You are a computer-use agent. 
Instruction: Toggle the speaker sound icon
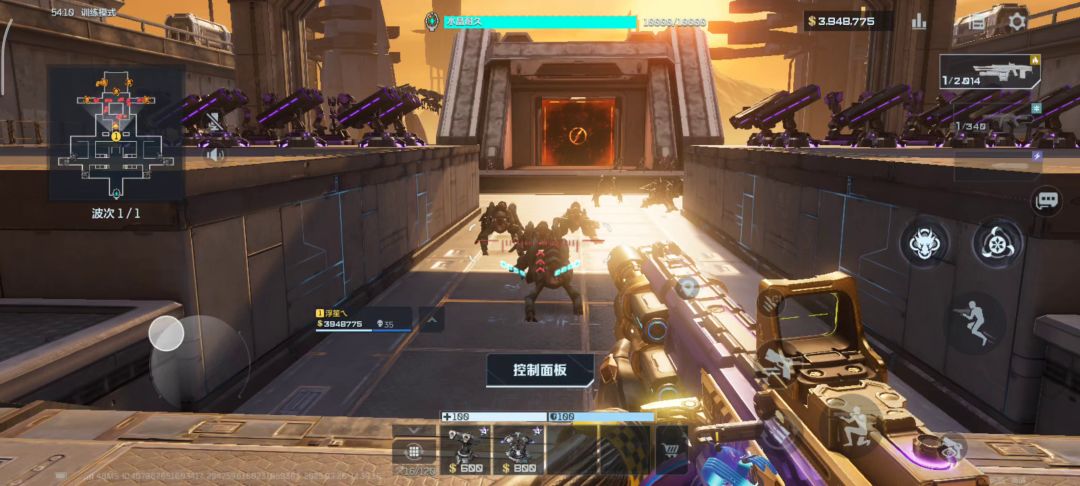click(214, 154)
